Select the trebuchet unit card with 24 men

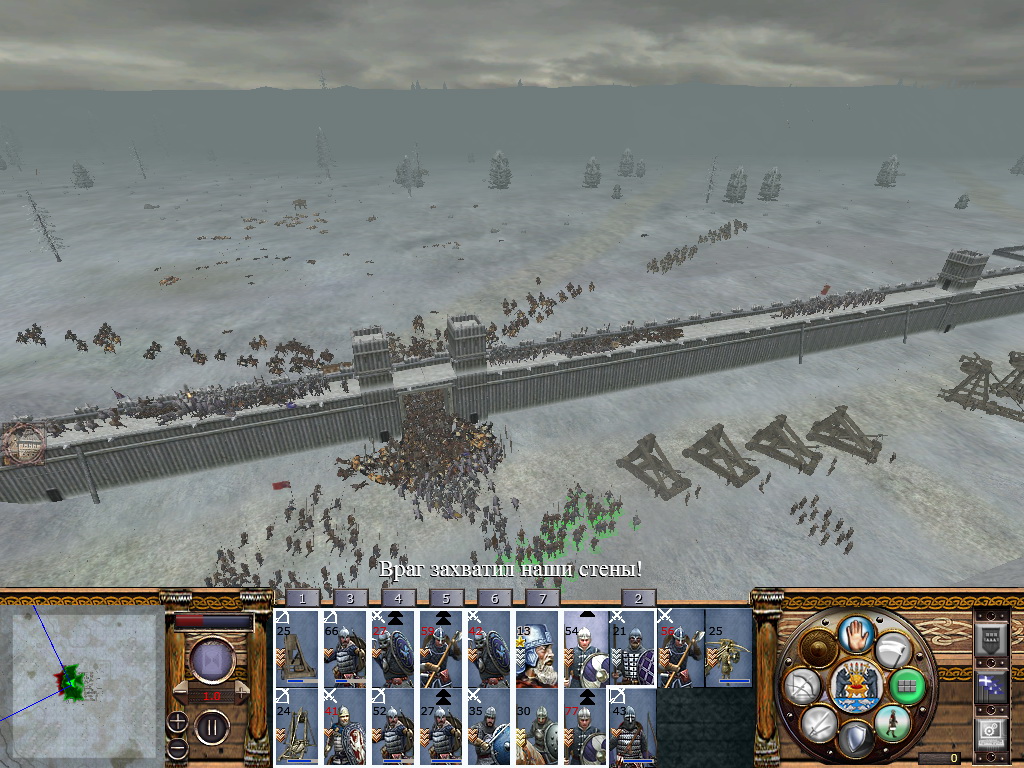(297, 727)
